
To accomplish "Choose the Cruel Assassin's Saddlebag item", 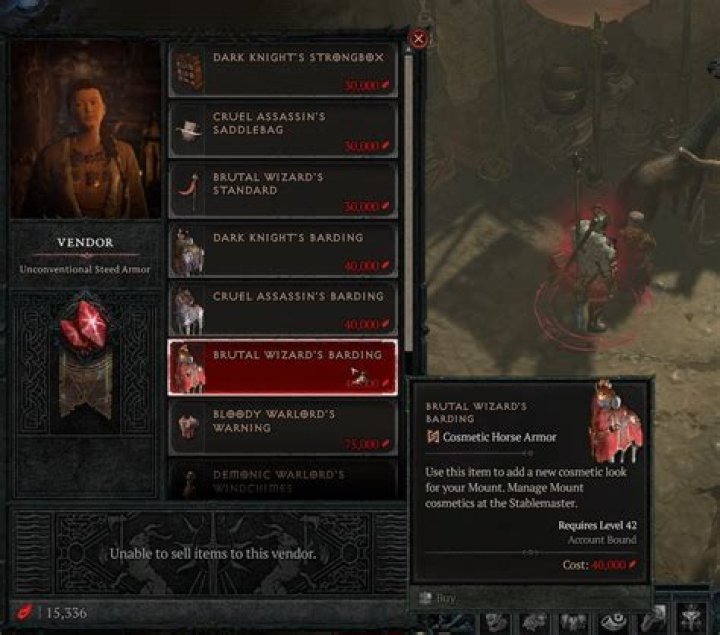I will (x=282, y=129).
